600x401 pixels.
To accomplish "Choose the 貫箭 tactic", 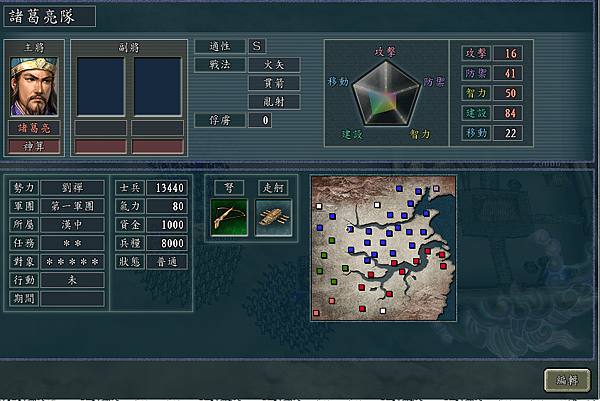I will pyautogui.click(x=273, y=83).
